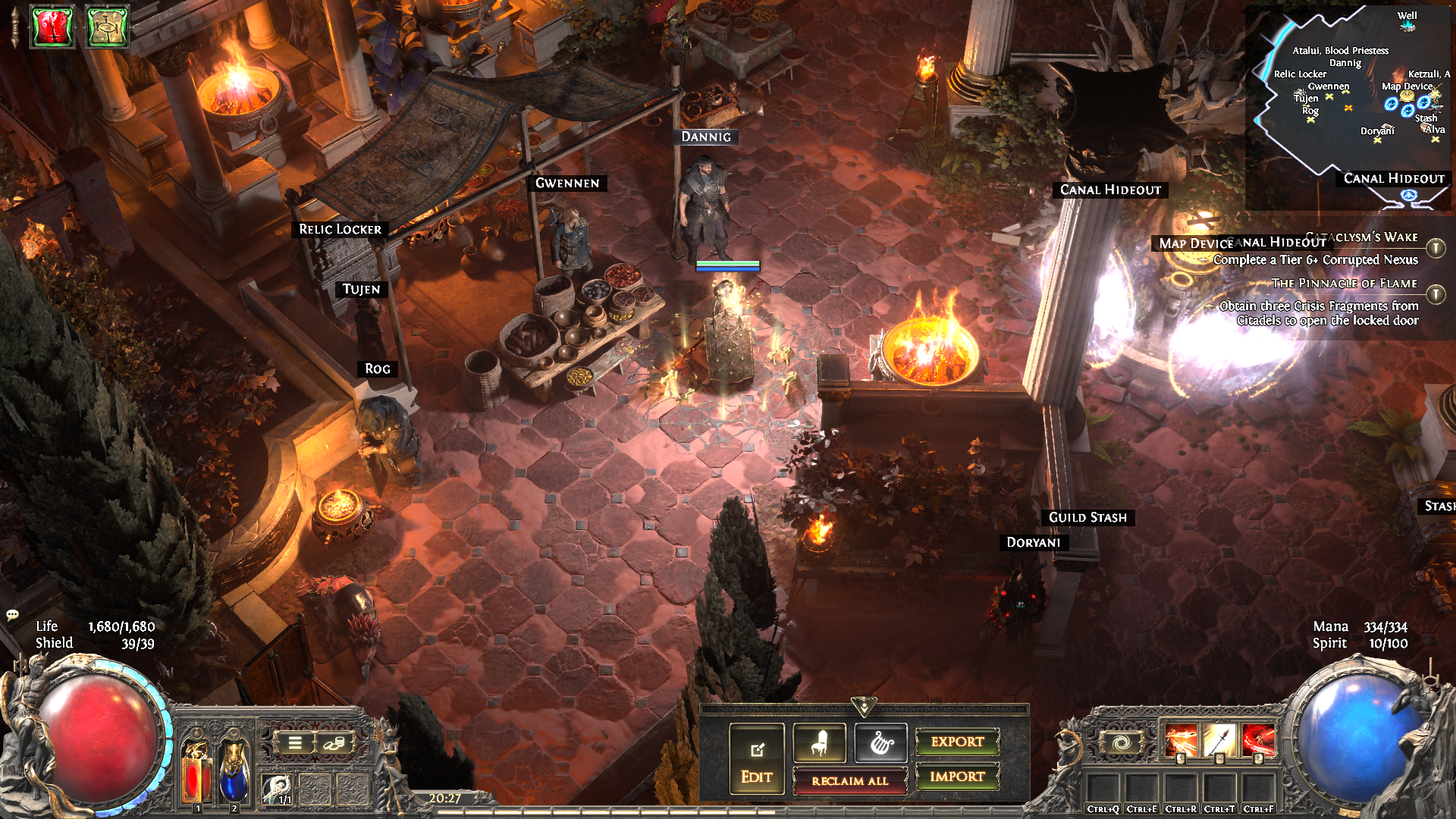Open the lyre hideout music button
Image resolution: width=1456 pixels, height=819 pixels.
pyautogui.click(x=880, y=742)
